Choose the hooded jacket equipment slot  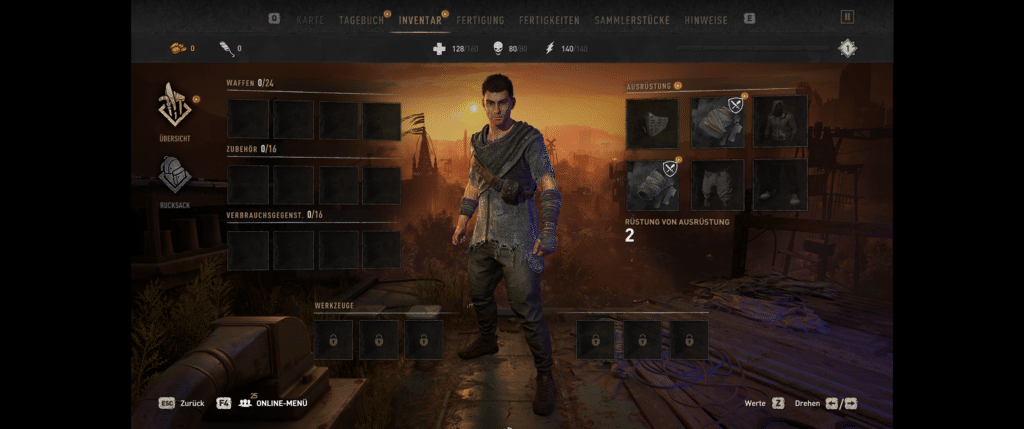(x=780, y=122)
